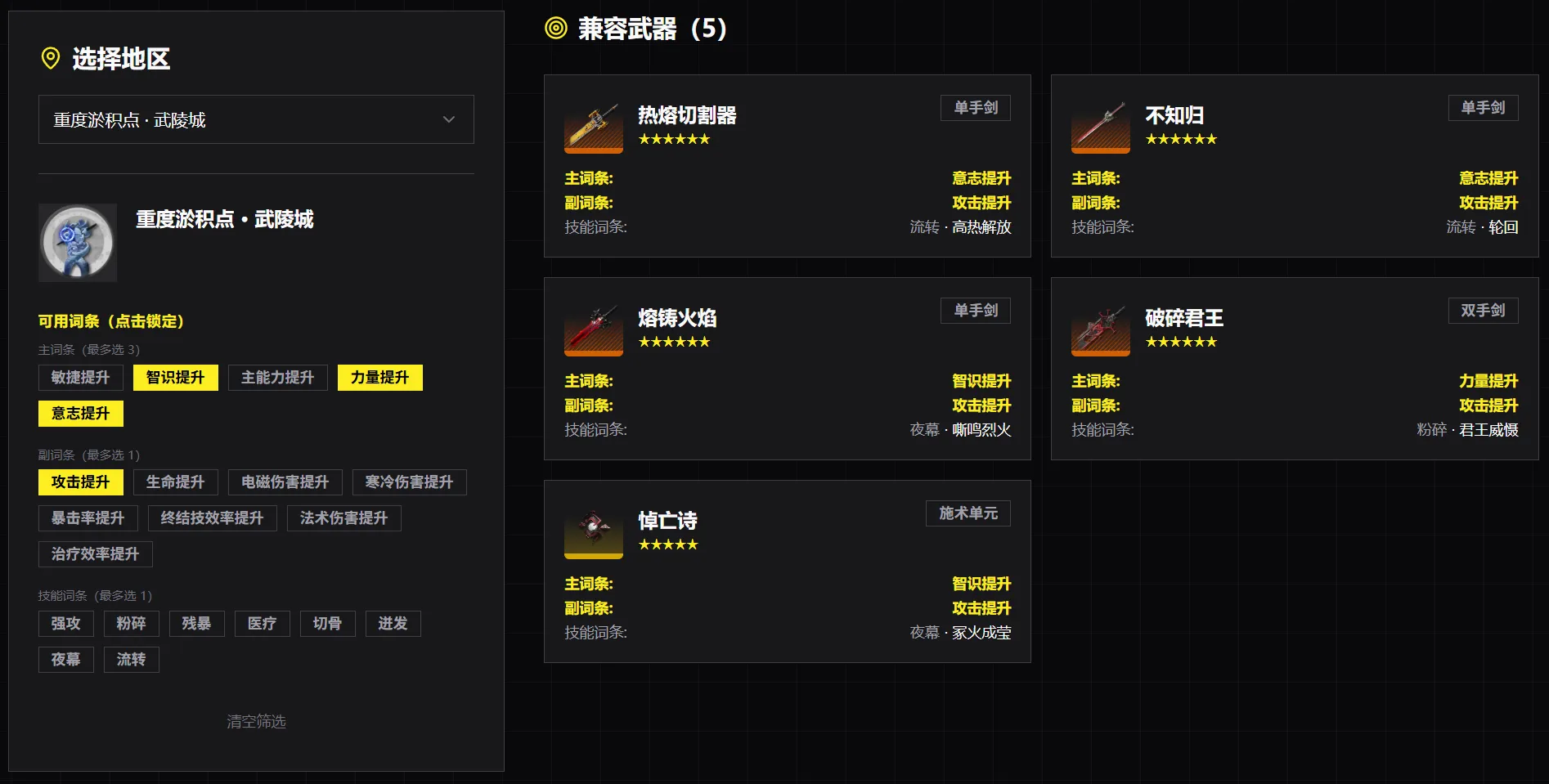This screenshot has height=784, width=1549.
Task: Click the target icon next to 兼容武器
Action: (554, 27)
